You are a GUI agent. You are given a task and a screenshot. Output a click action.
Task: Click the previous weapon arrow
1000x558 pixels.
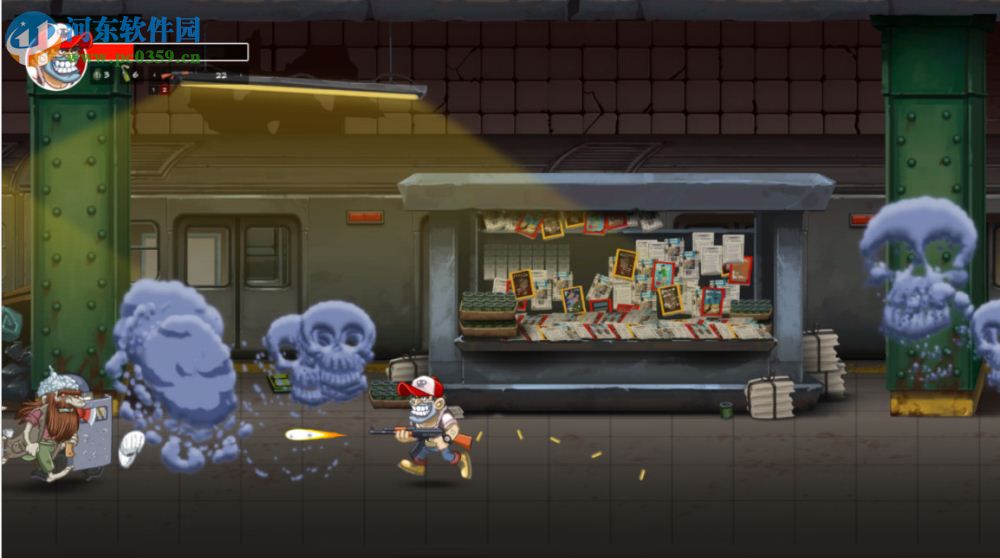pyautogui.click(x=154, y=75)
